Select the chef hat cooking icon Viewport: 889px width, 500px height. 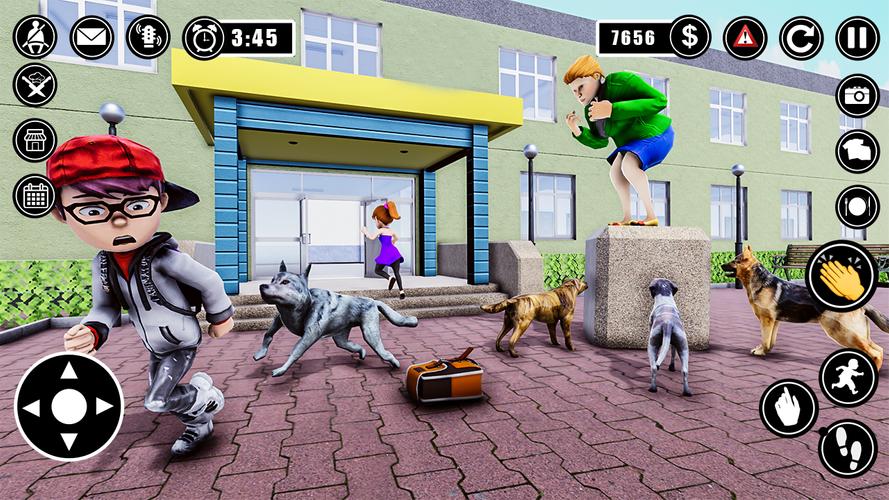point(35,84)
